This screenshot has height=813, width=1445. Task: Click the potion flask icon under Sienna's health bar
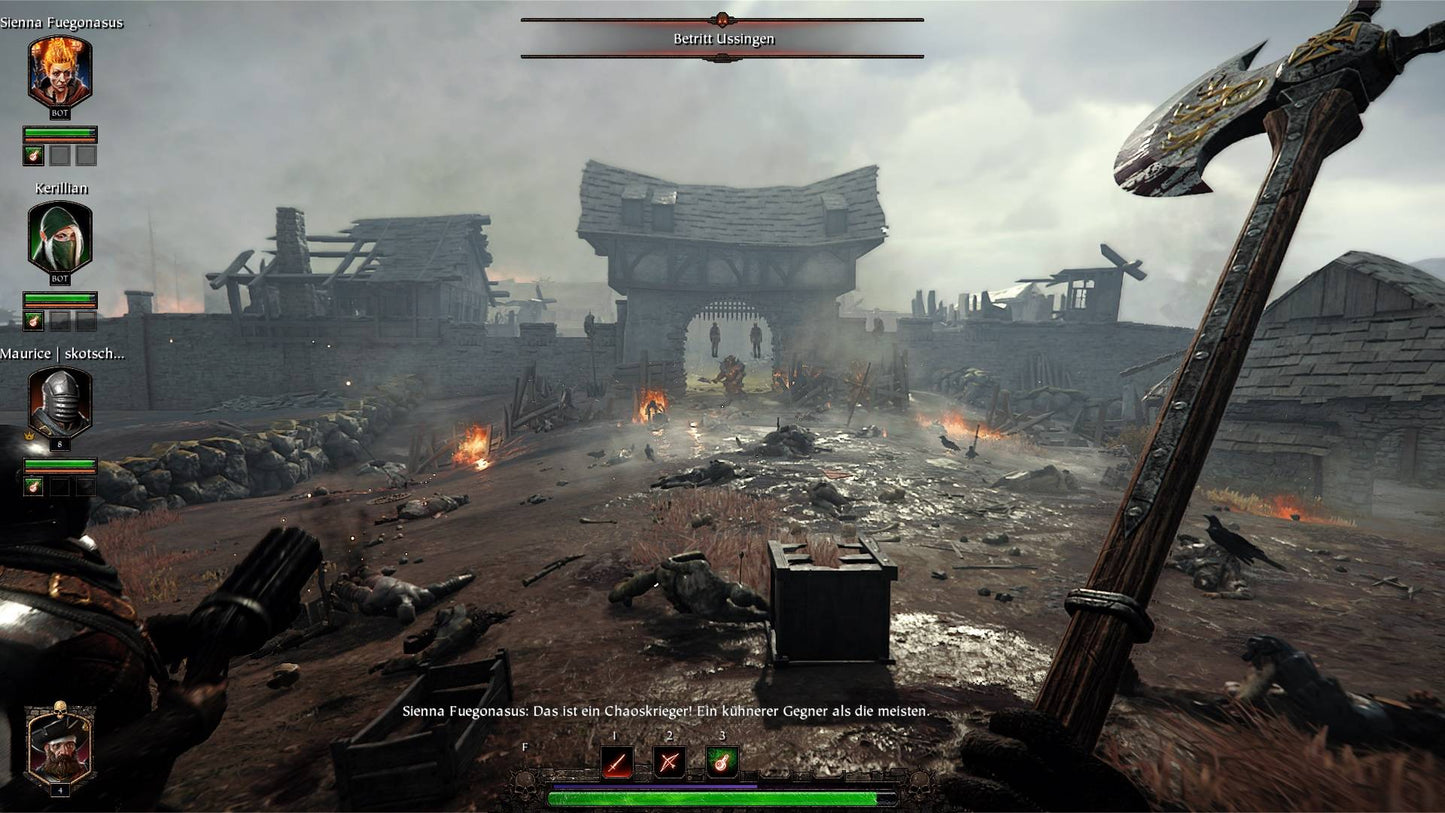tap(33, 153)
